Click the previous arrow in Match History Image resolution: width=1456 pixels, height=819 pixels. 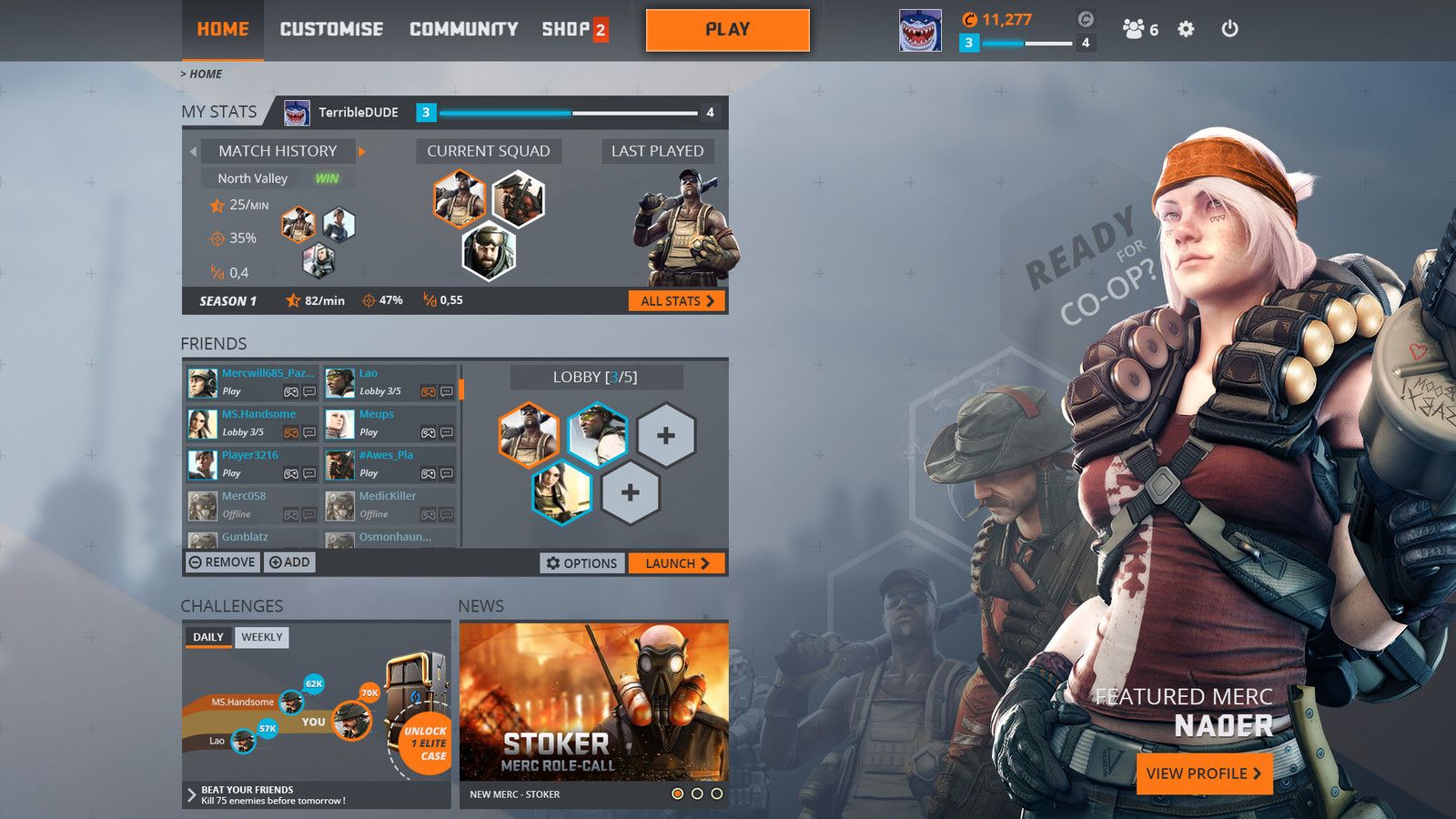point(194,151)
